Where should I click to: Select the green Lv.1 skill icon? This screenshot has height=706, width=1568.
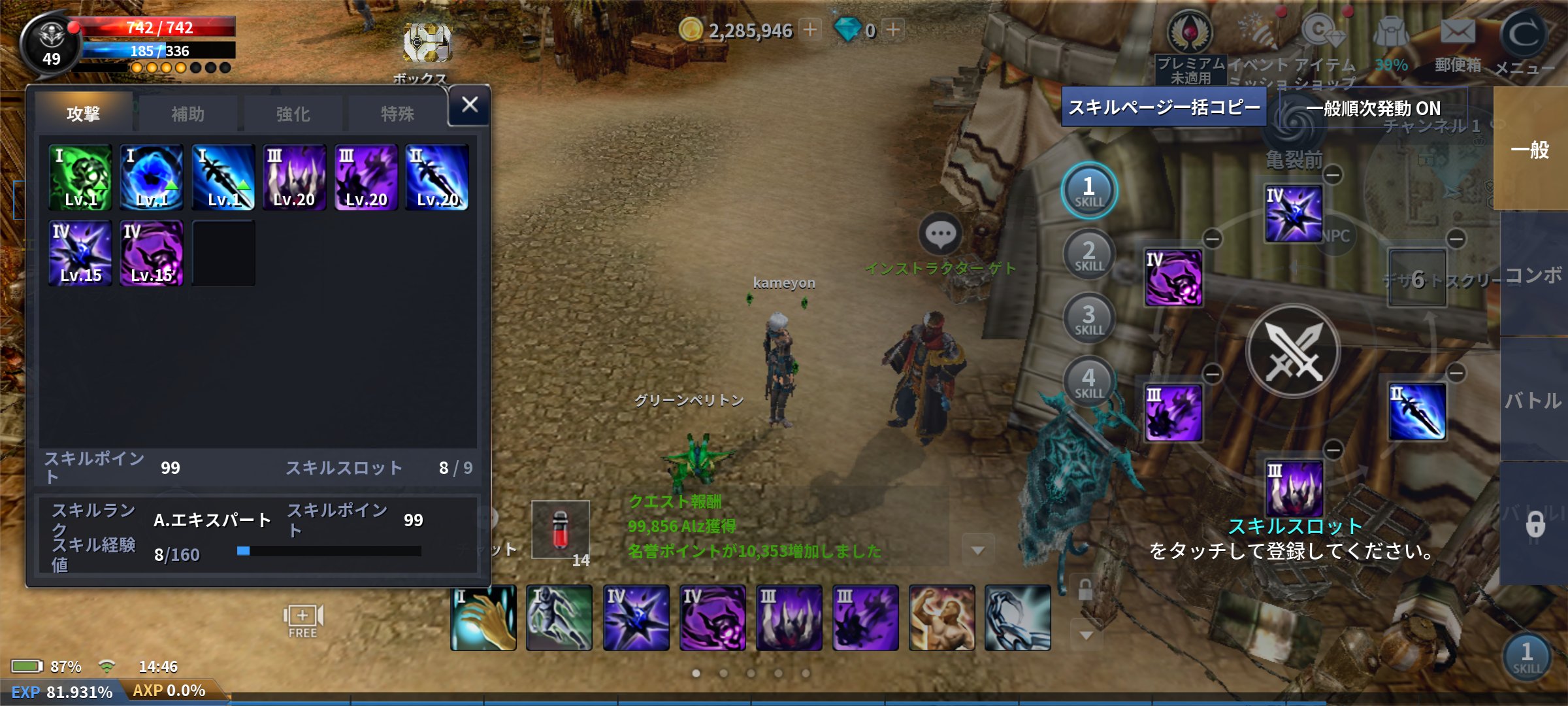tap(80, 177)
